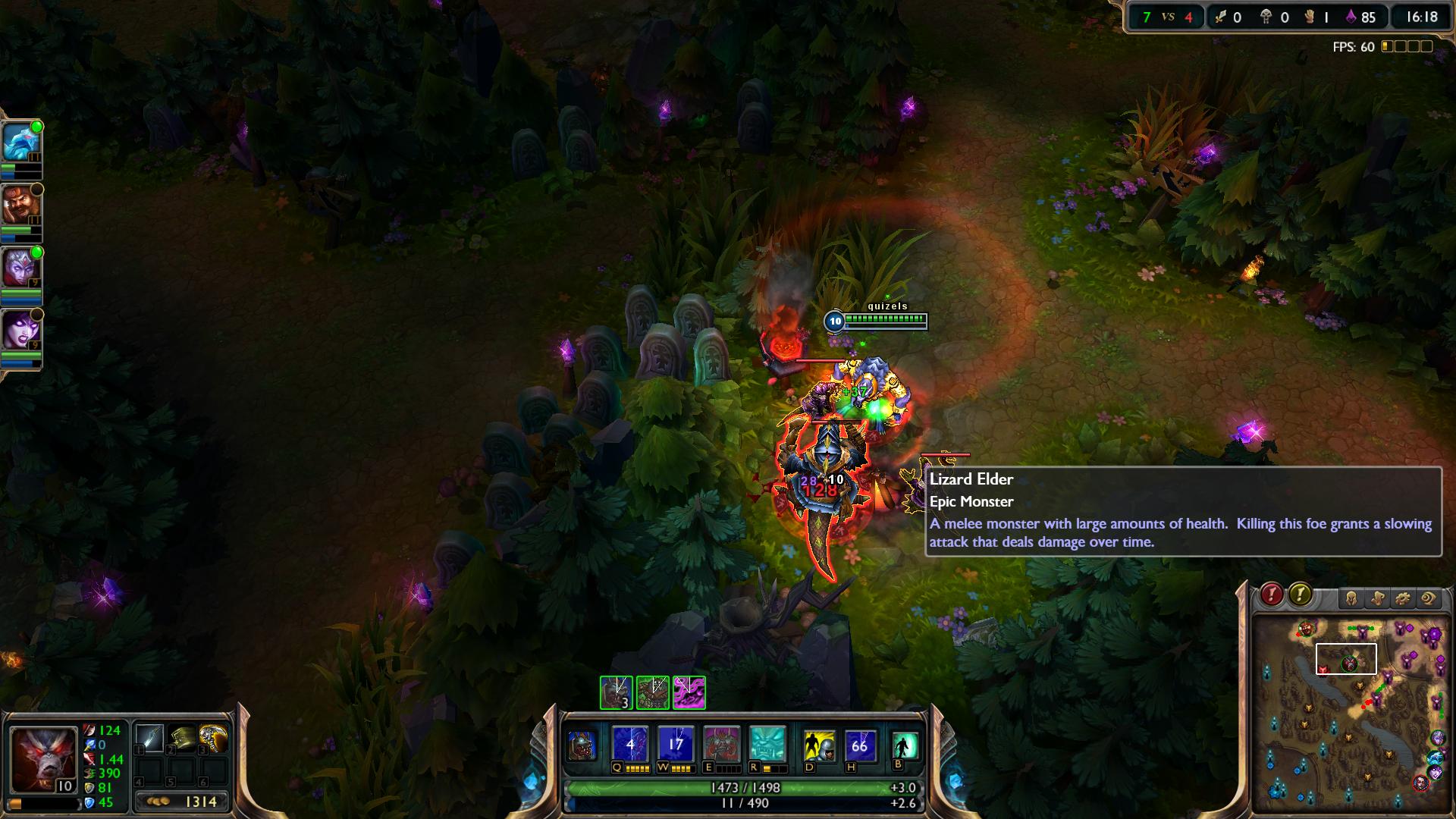Click the yellow exclamation ping button
Viewport: 1456px width, 819px height.
(x=1300, y=595)
